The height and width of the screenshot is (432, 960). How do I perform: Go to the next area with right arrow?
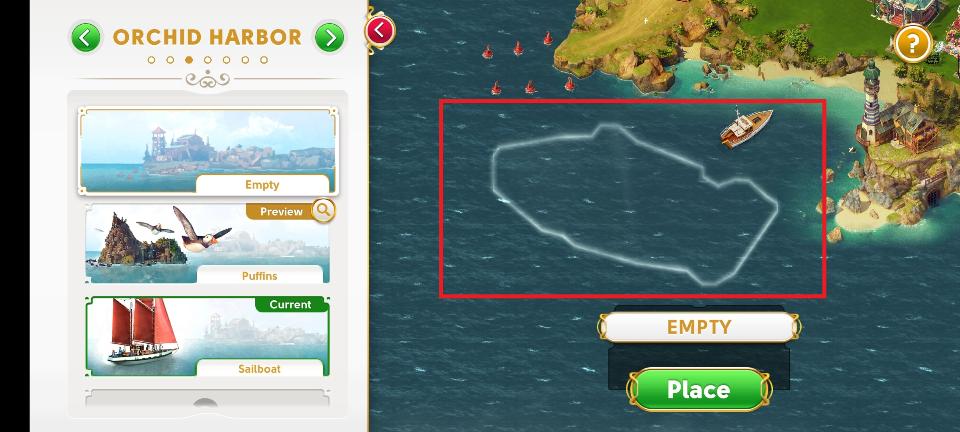tap(329, 38)
